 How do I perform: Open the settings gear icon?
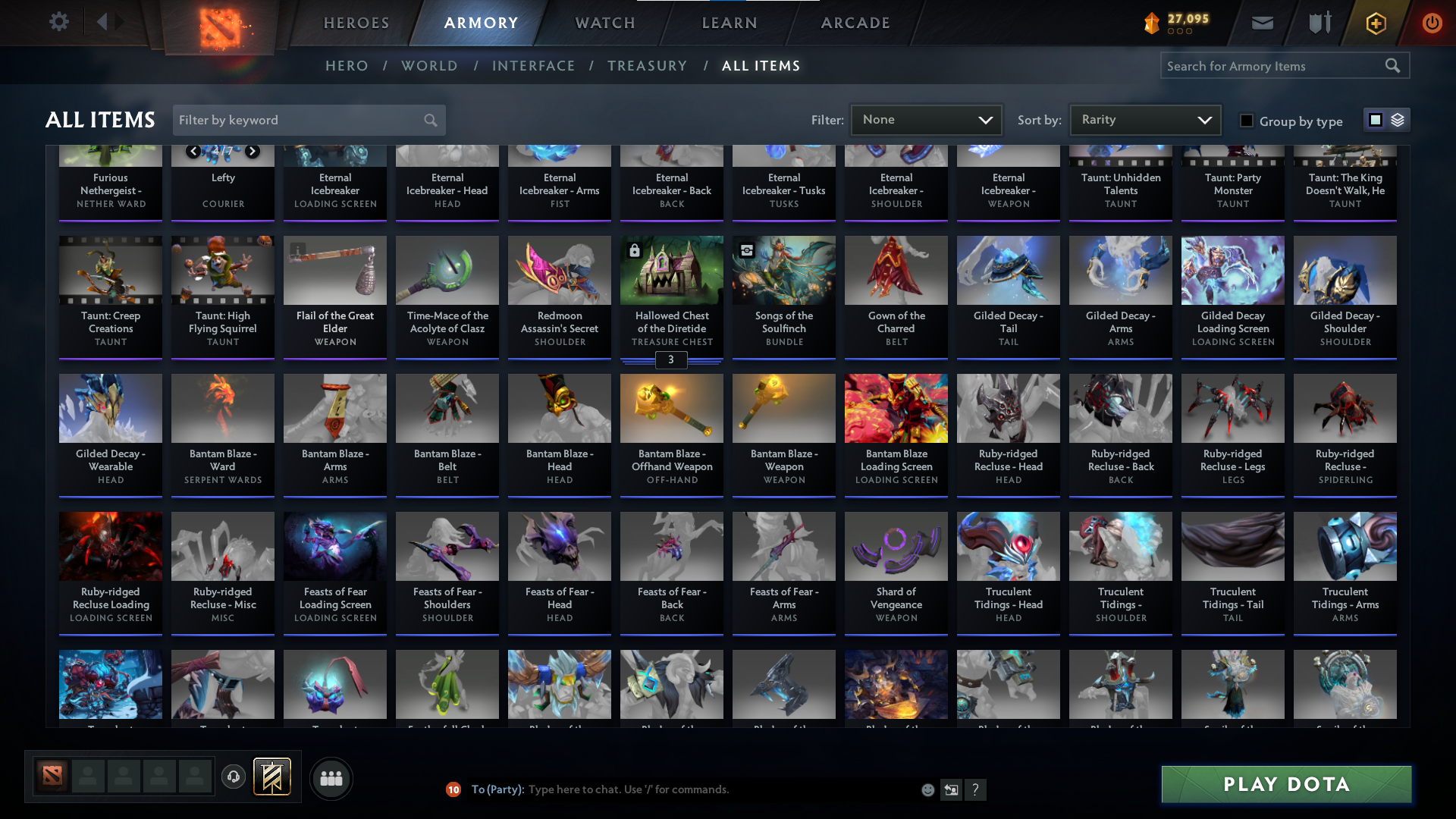(59, 21)
